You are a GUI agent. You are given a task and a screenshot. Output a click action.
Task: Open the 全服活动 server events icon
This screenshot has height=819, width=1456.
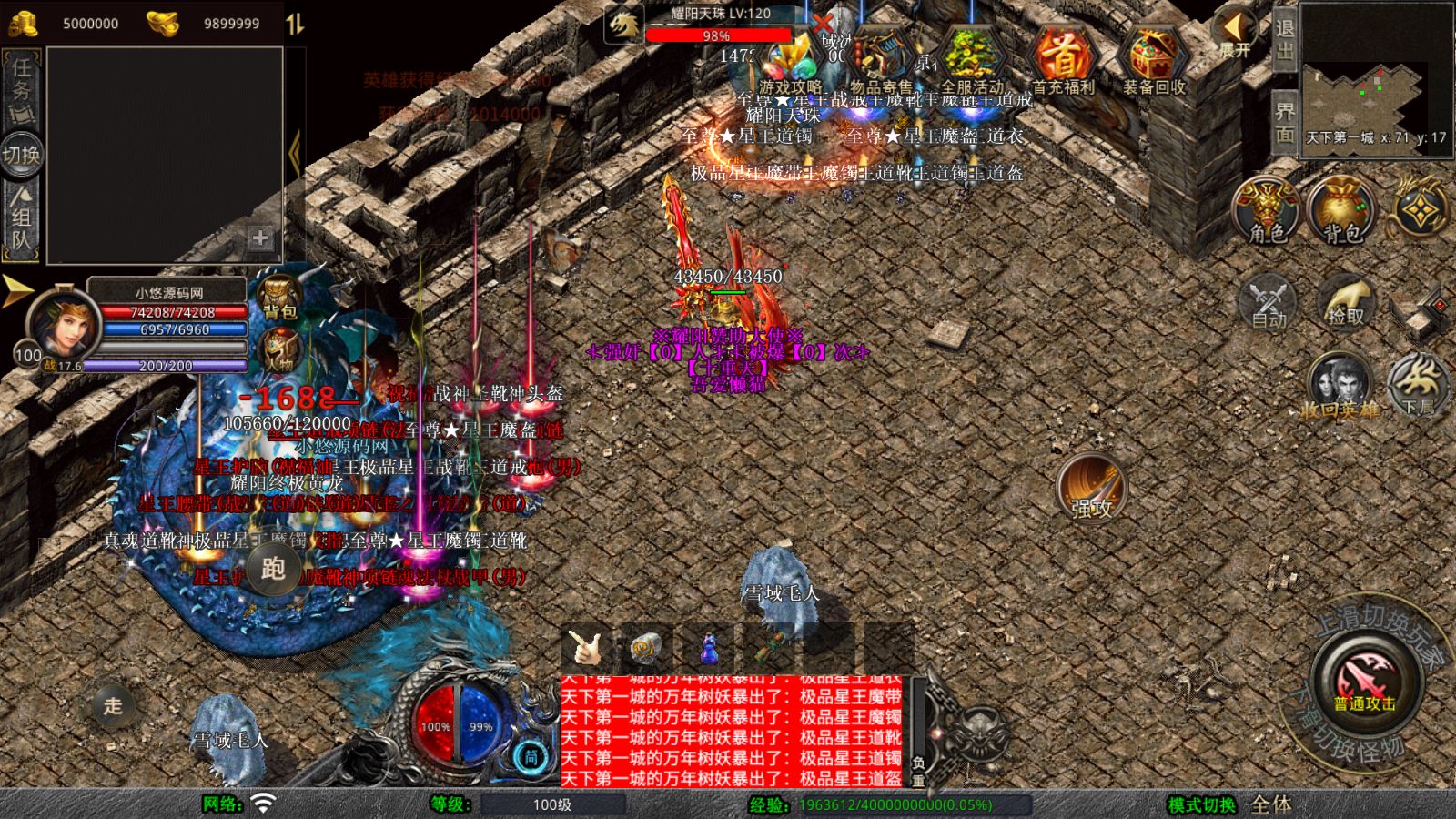pyautogui.click(x=972, y=58)
